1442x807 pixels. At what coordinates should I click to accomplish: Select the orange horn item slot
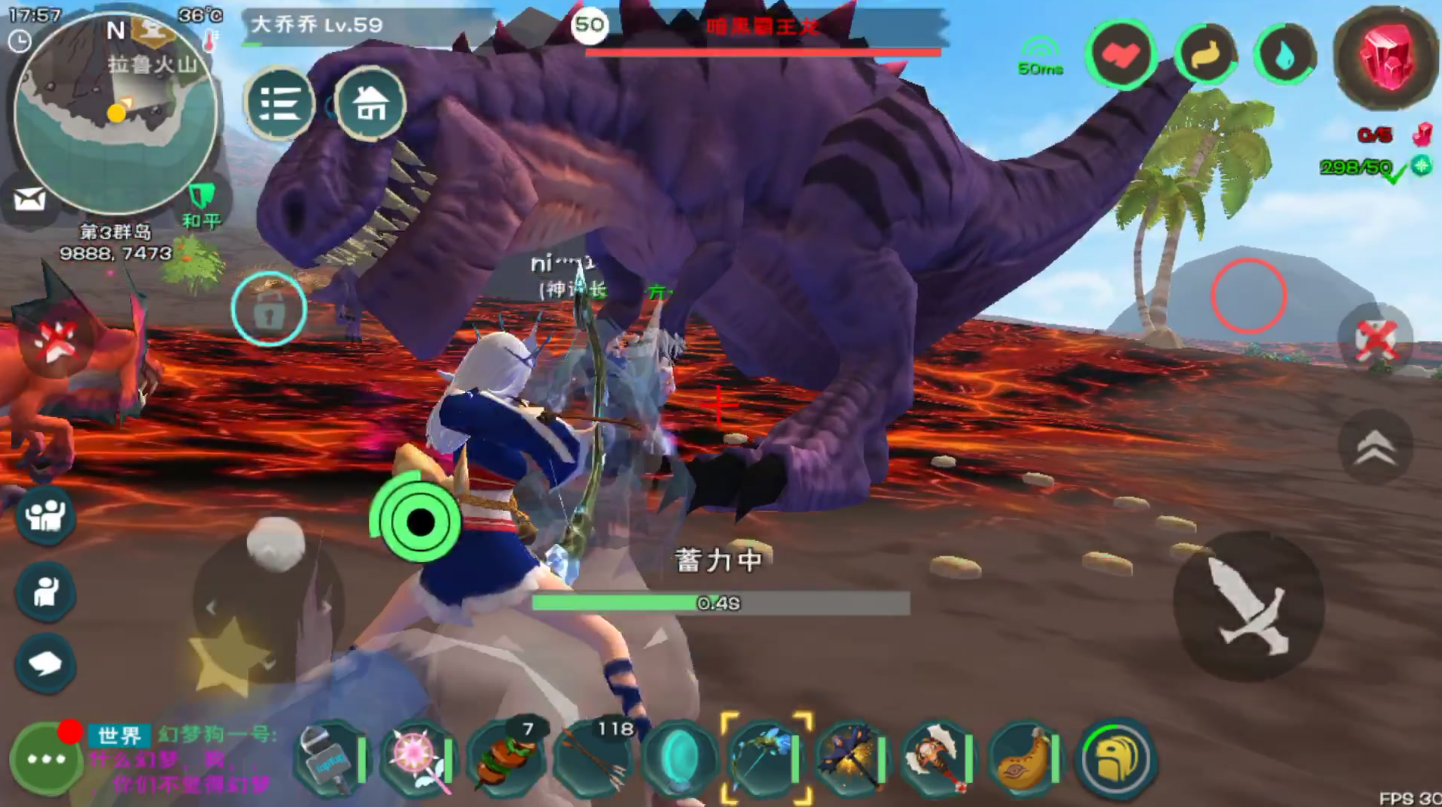coord(1023,759)
